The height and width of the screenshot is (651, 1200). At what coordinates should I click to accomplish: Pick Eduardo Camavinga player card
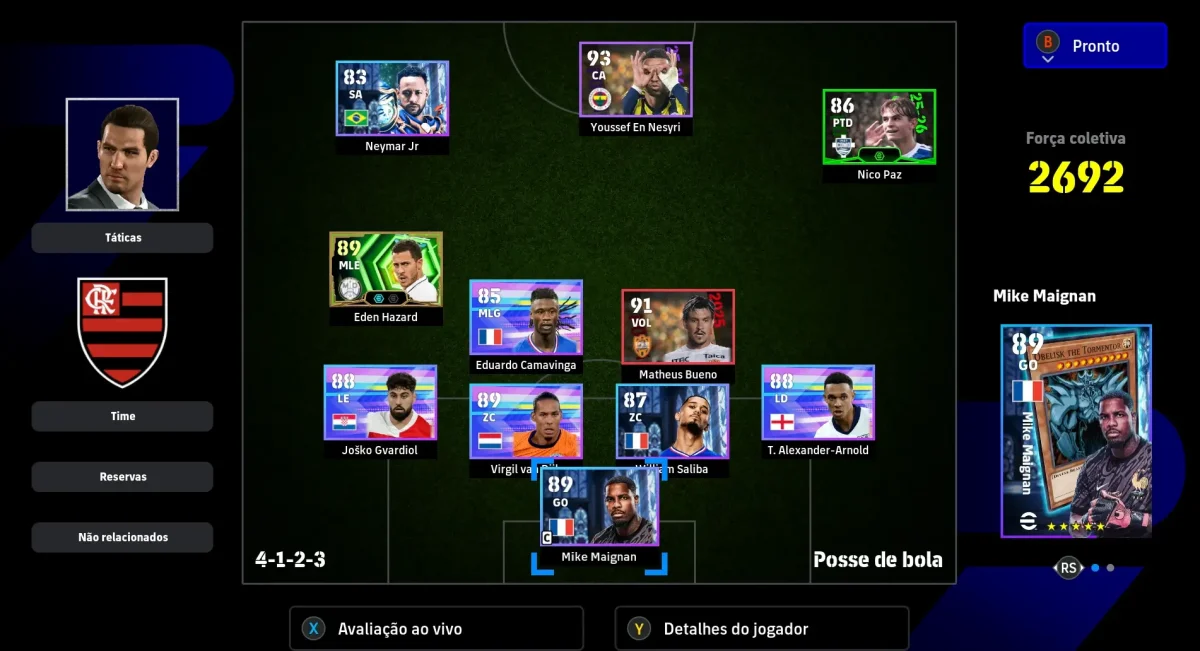click(526, 317)
